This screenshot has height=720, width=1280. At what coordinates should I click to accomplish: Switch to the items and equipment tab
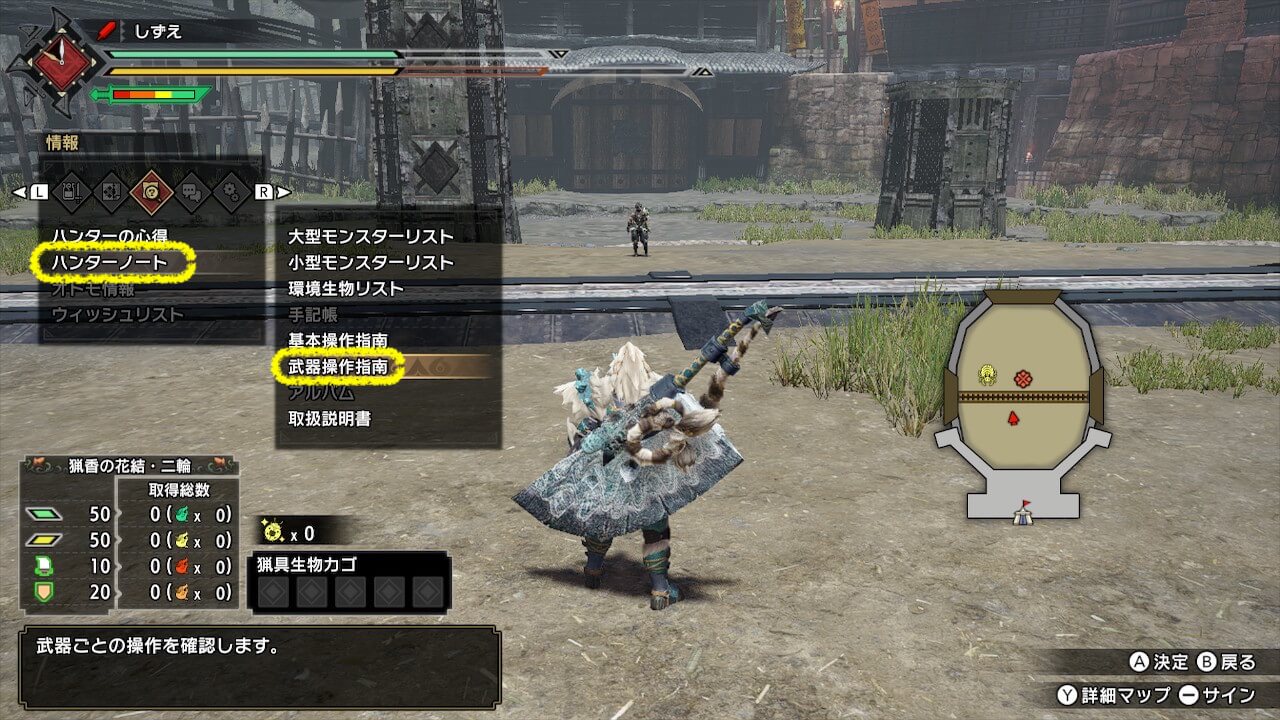[71, 191]
